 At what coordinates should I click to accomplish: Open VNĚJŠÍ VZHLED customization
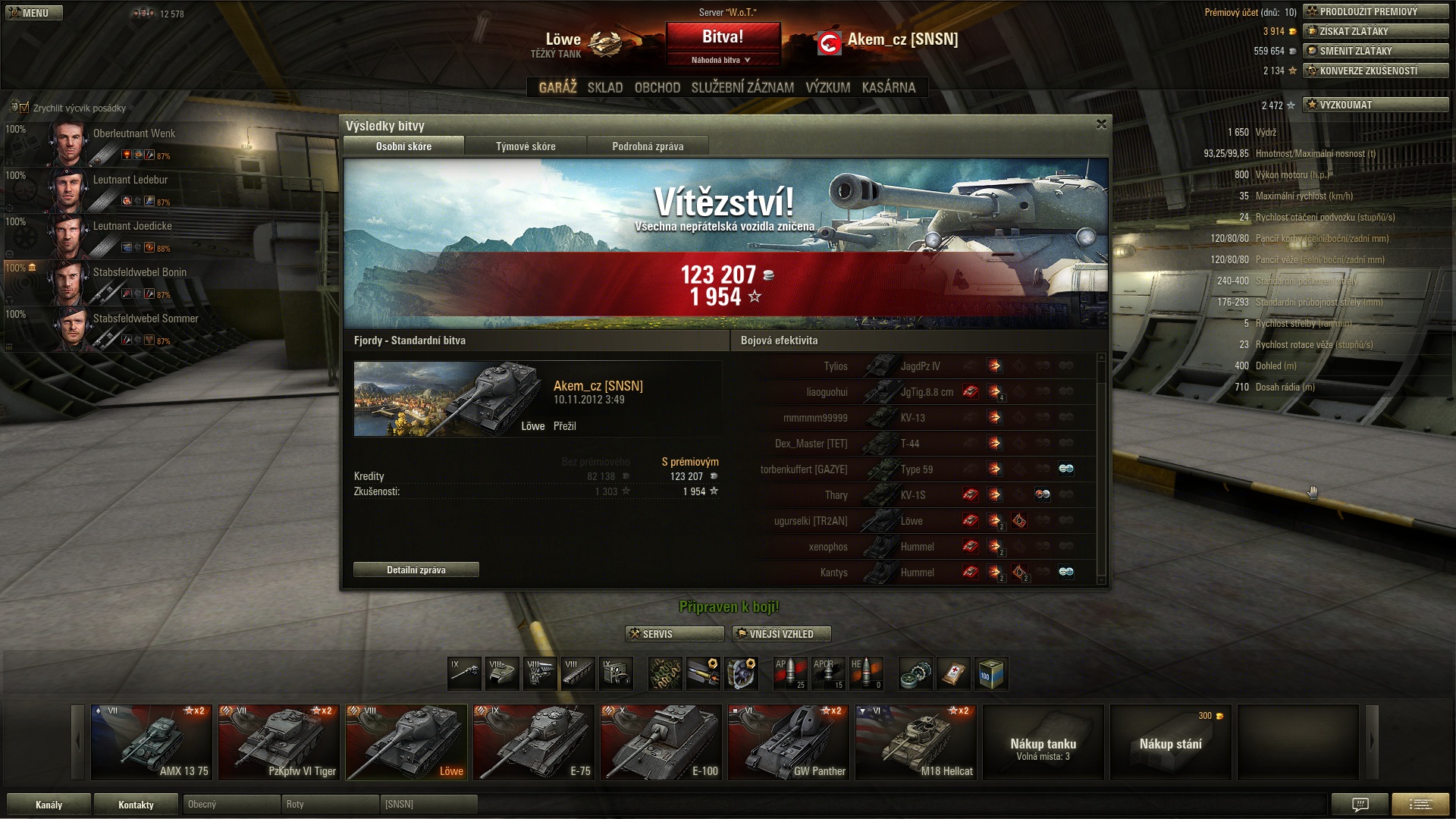pyautogui.click(x=781, y=634)
